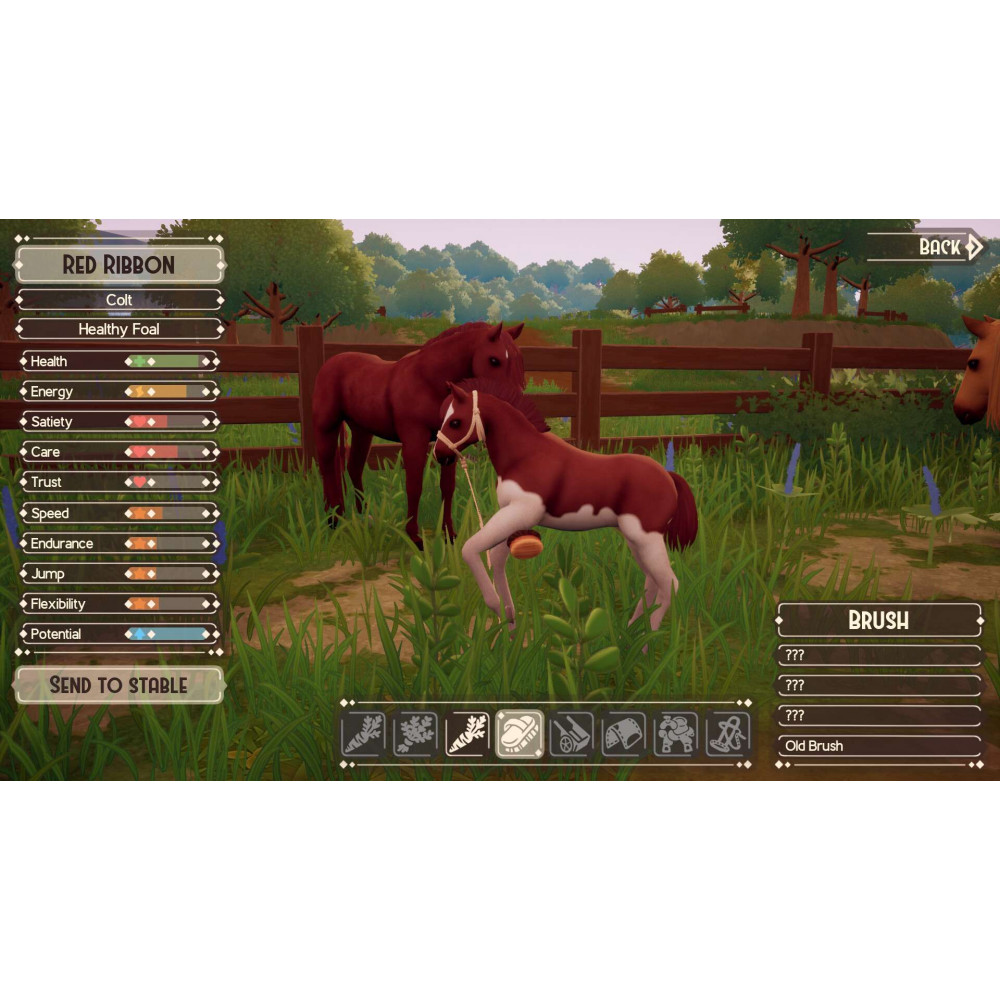The image size is (1000, 1000).
Task: Send Red Ribbon to the stable
Action: [x=119, y=685]
